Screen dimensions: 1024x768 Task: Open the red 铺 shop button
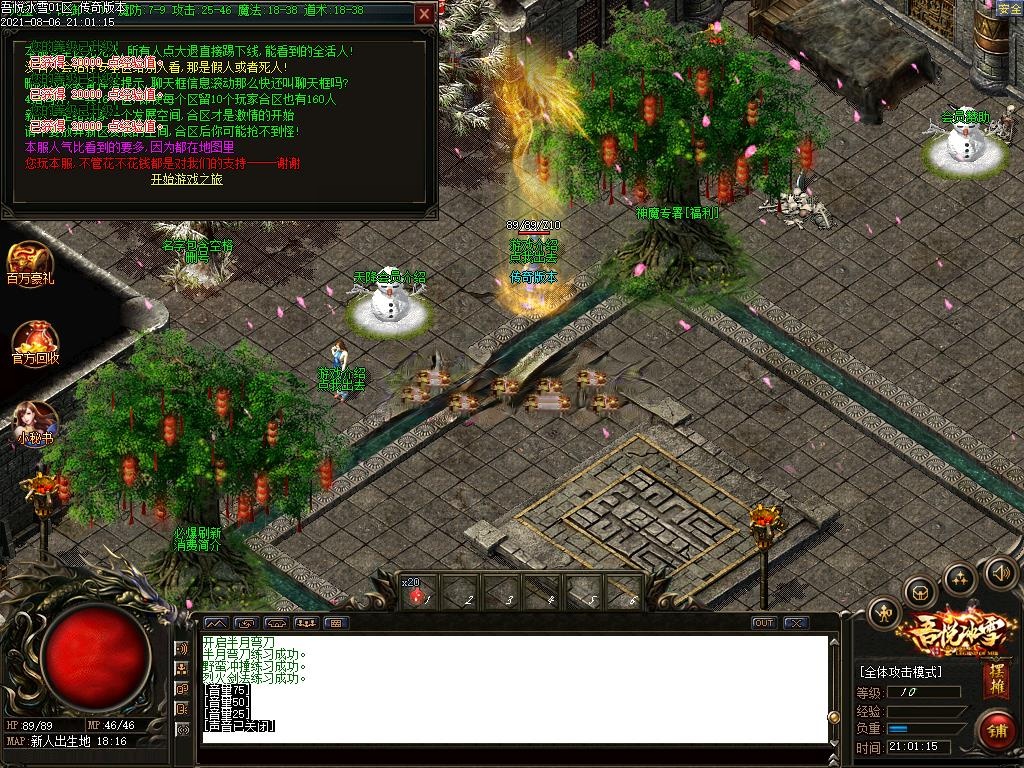point(996,729)
